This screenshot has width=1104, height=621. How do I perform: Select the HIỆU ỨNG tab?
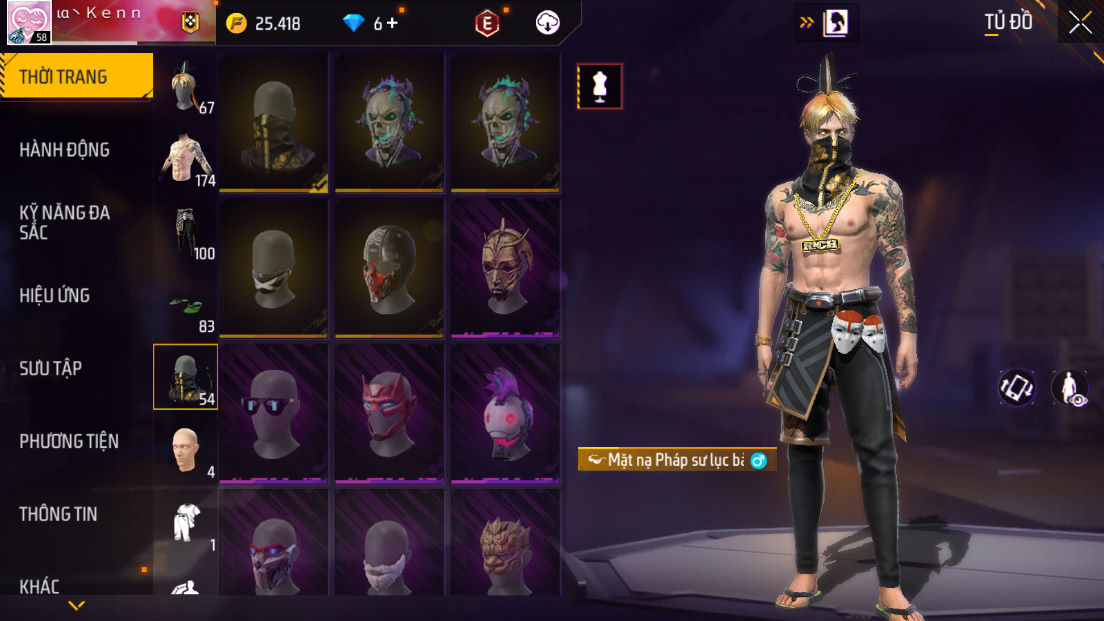[55, 295]
